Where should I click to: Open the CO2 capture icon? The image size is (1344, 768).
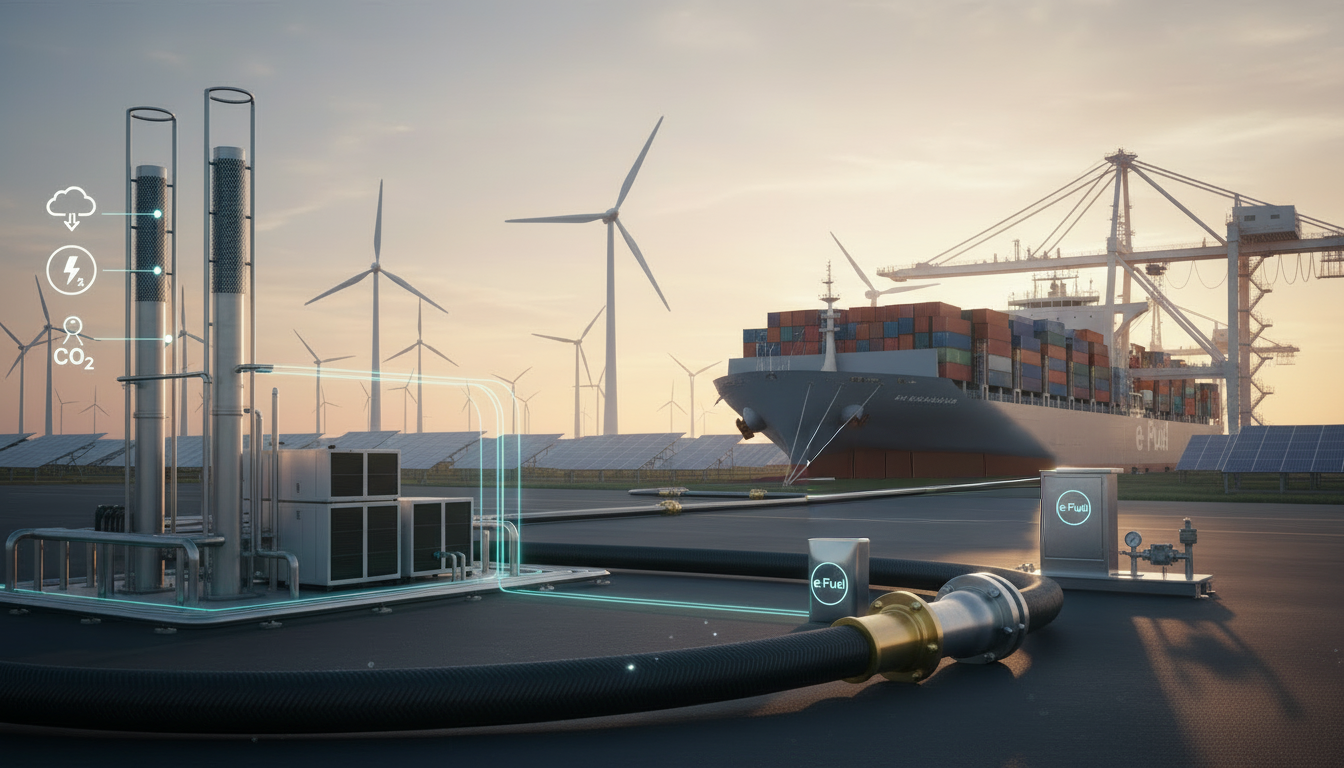[73, 343]
